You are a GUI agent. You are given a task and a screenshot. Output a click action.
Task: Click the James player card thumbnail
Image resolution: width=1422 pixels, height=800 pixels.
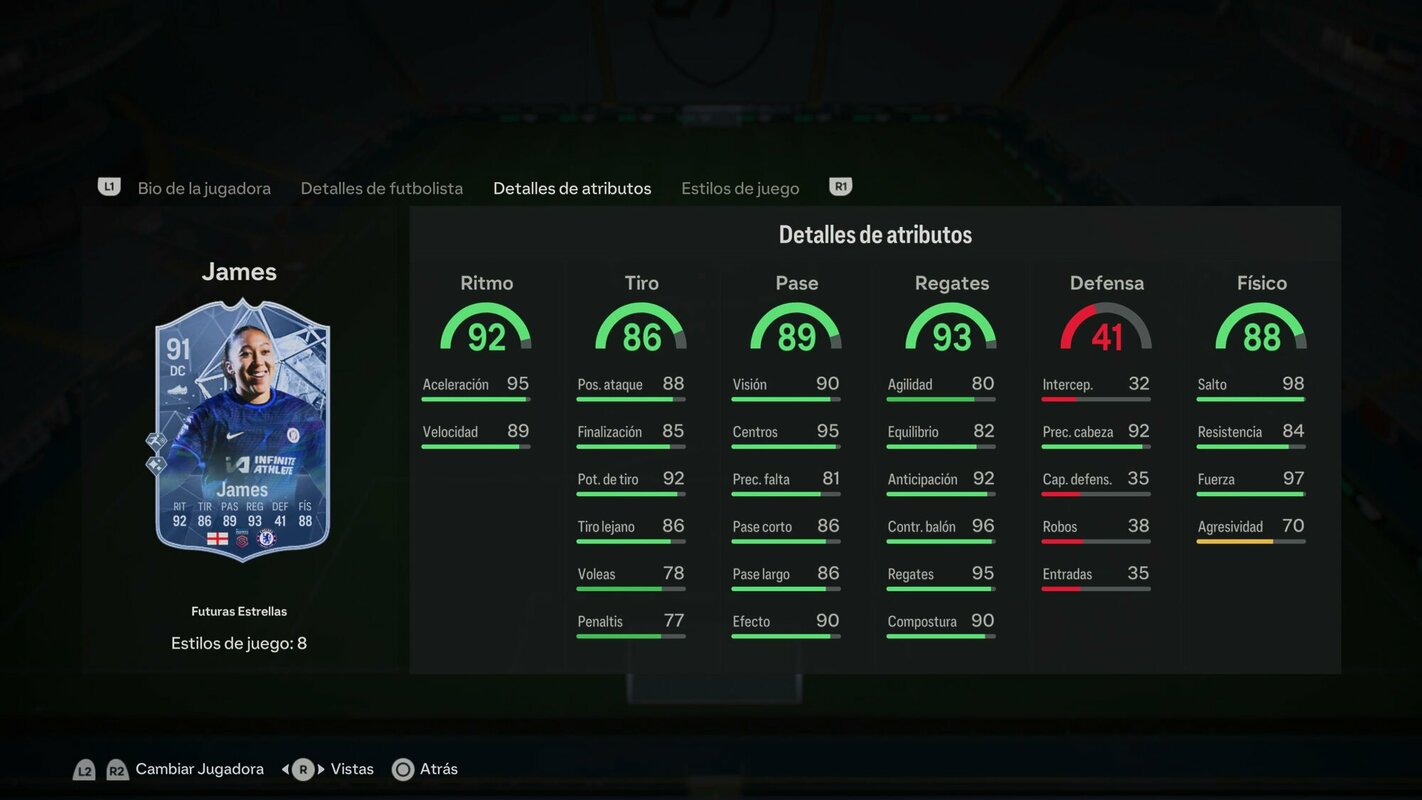tap(239, 430)
